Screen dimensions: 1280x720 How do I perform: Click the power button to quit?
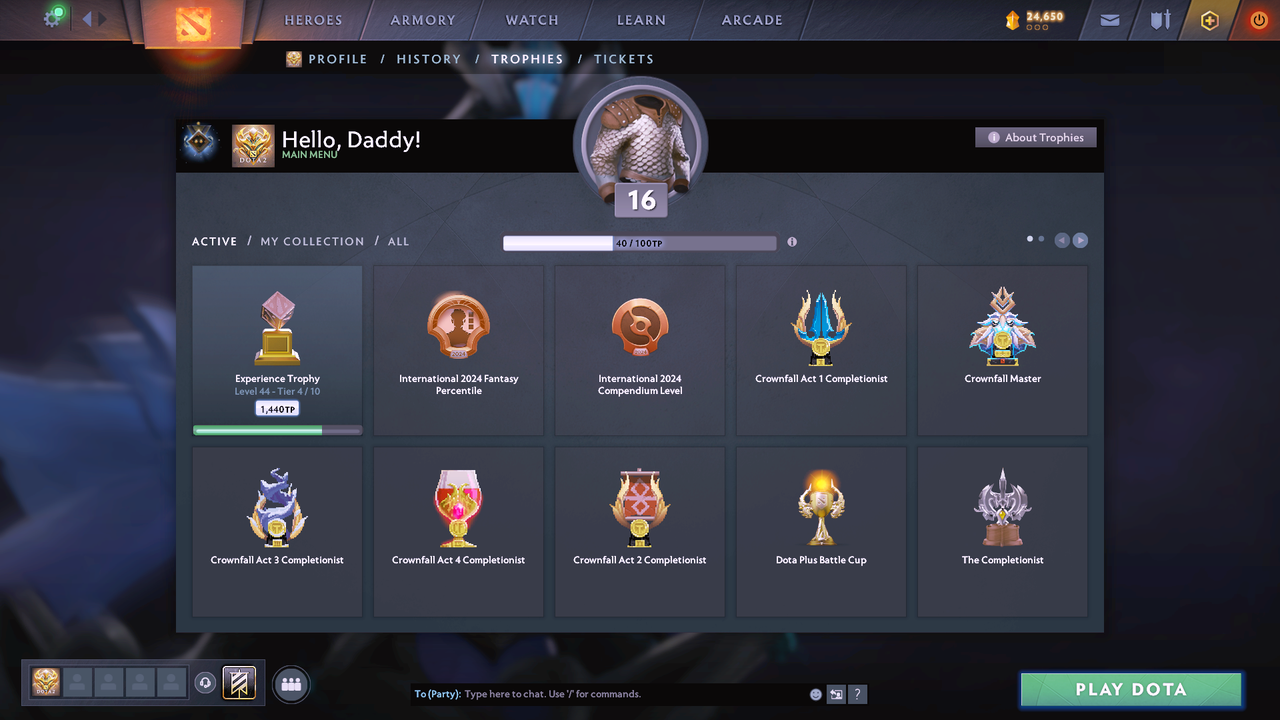click(1258, 18)
